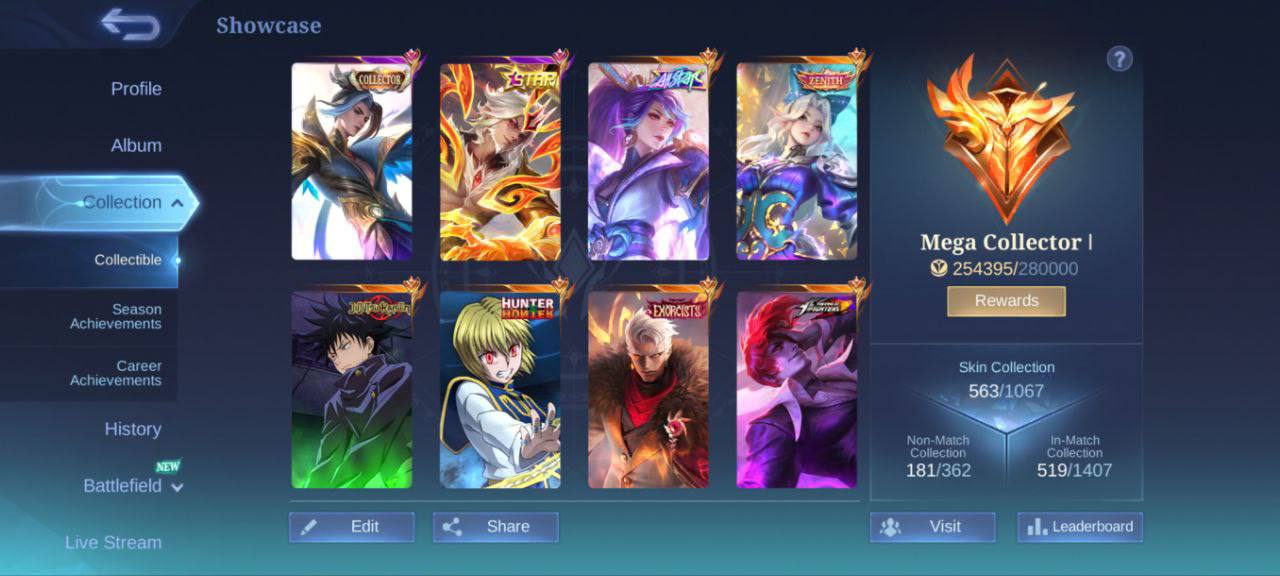Open Mega Collector Rewards
1280x576 pixels.
(1006, 301)
